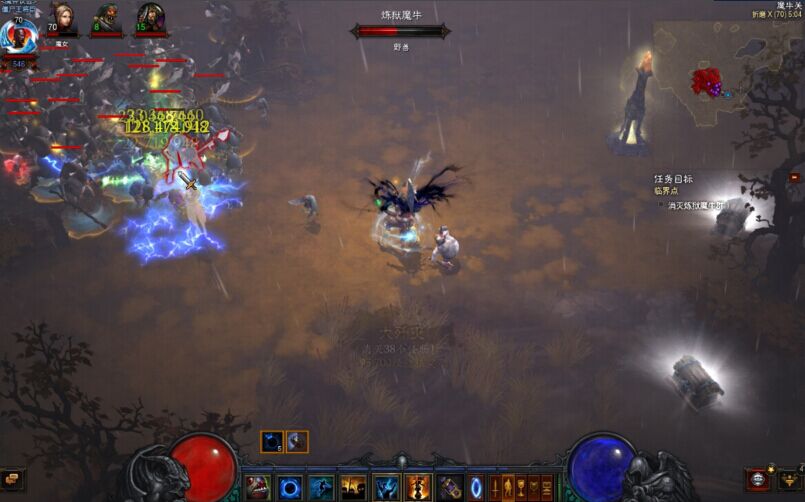Viewport: 805px width, 502px height.
Task: Click the blonde level 70 party member portrait
Action: tap(63, 18)
